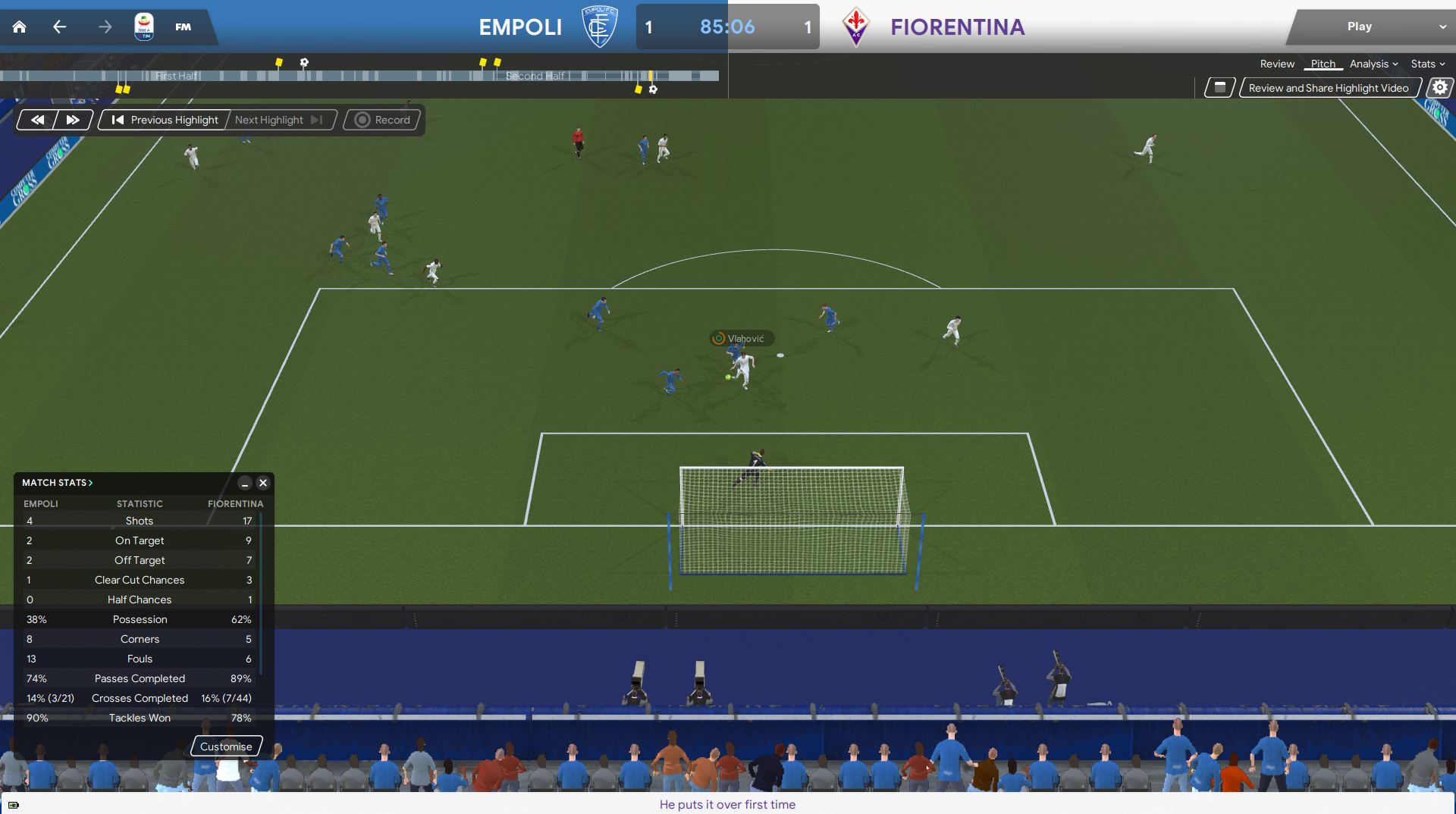
Task: Fast forward the match replay
Action: [73, 120]
